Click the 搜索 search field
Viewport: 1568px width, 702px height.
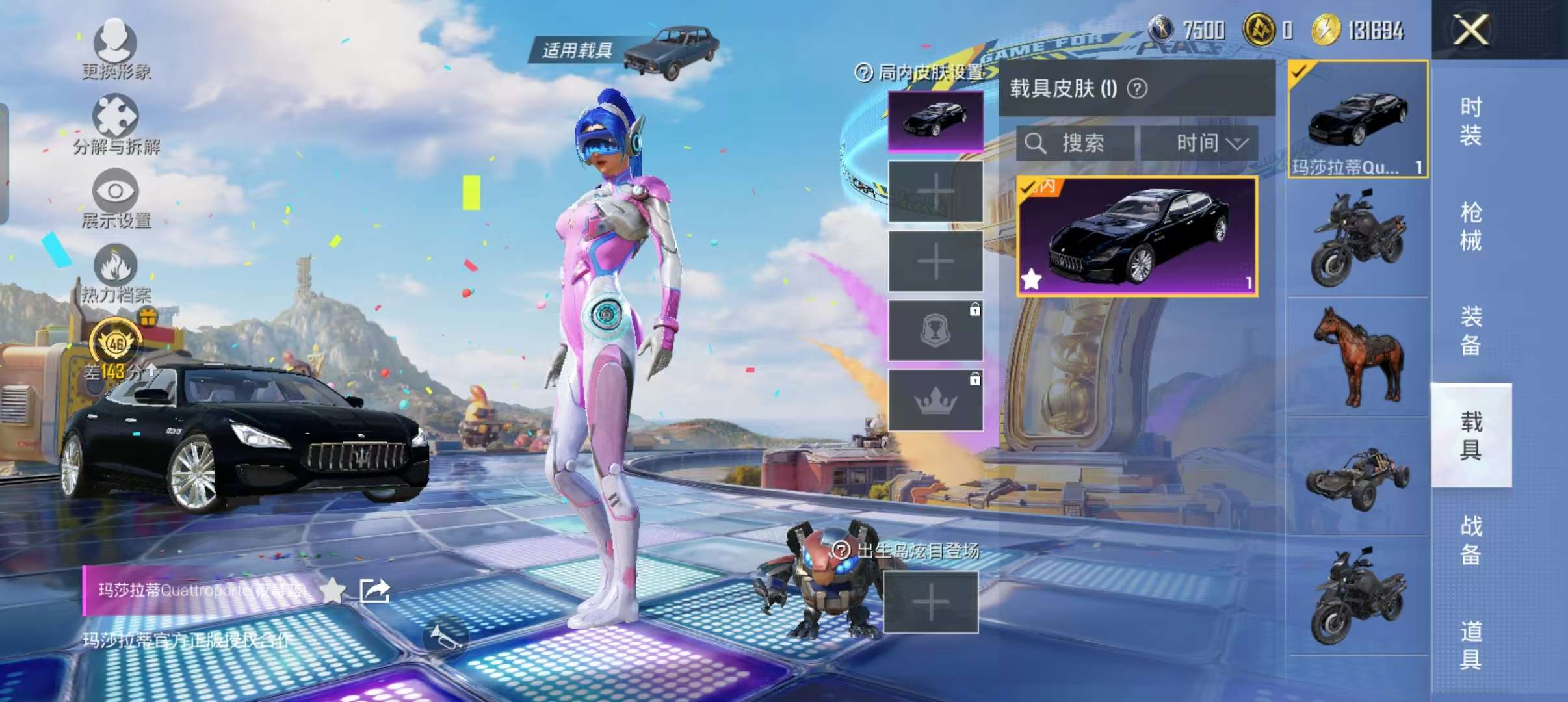1076,143
